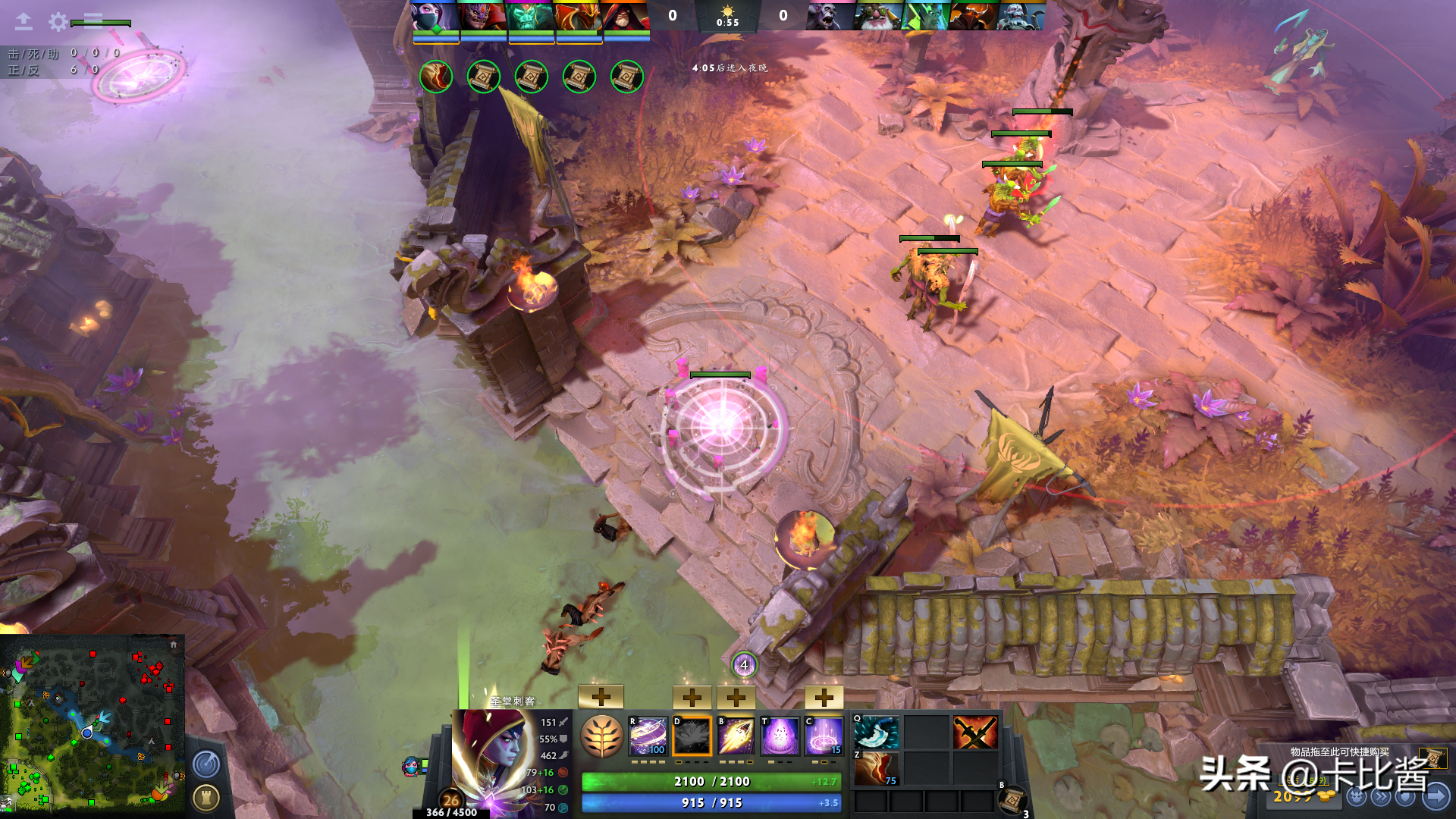Click the quick-buy Town Portal Scroll
This screenshot has width=1456, height=819.
1432,758
